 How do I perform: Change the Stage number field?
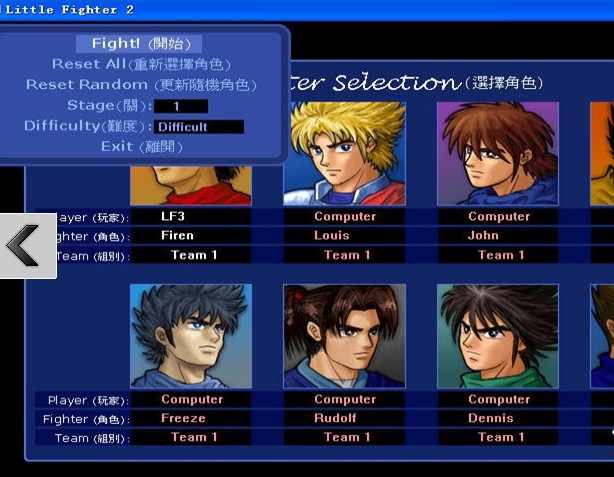click(180, 106)
